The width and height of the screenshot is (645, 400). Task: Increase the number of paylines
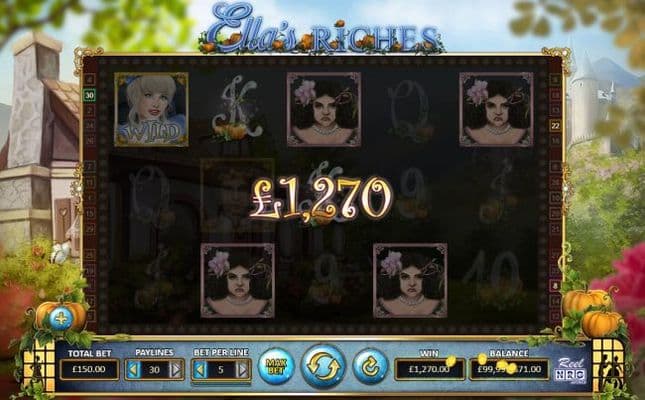177,370
